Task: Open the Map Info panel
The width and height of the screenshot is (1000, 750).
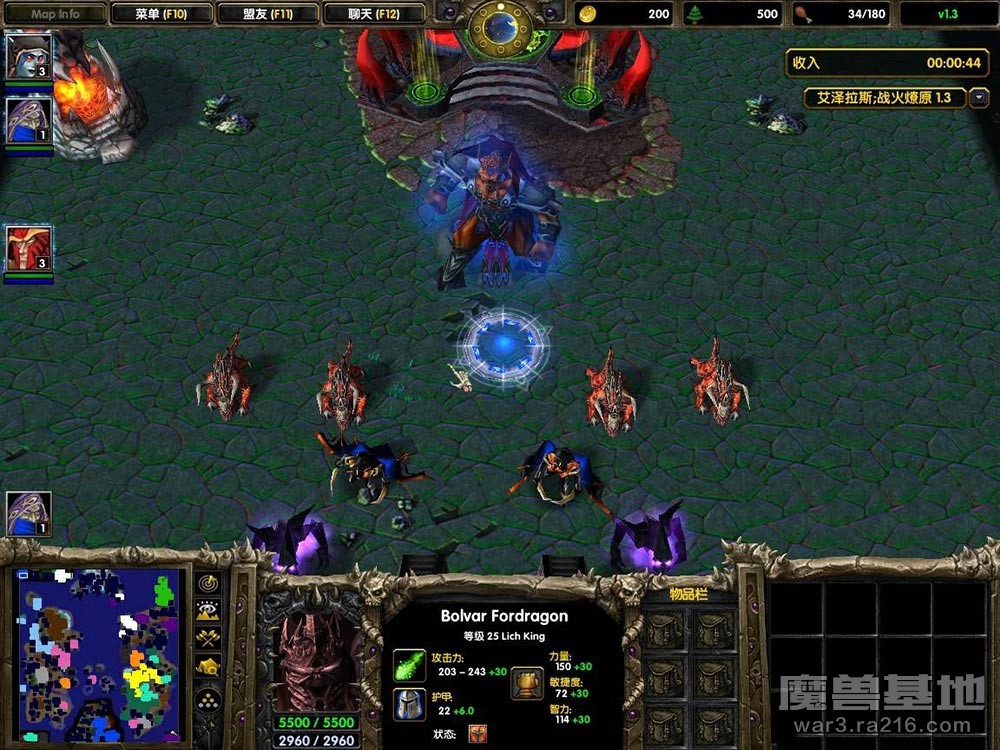Action: pyautogui.click(x=55, y=14)
